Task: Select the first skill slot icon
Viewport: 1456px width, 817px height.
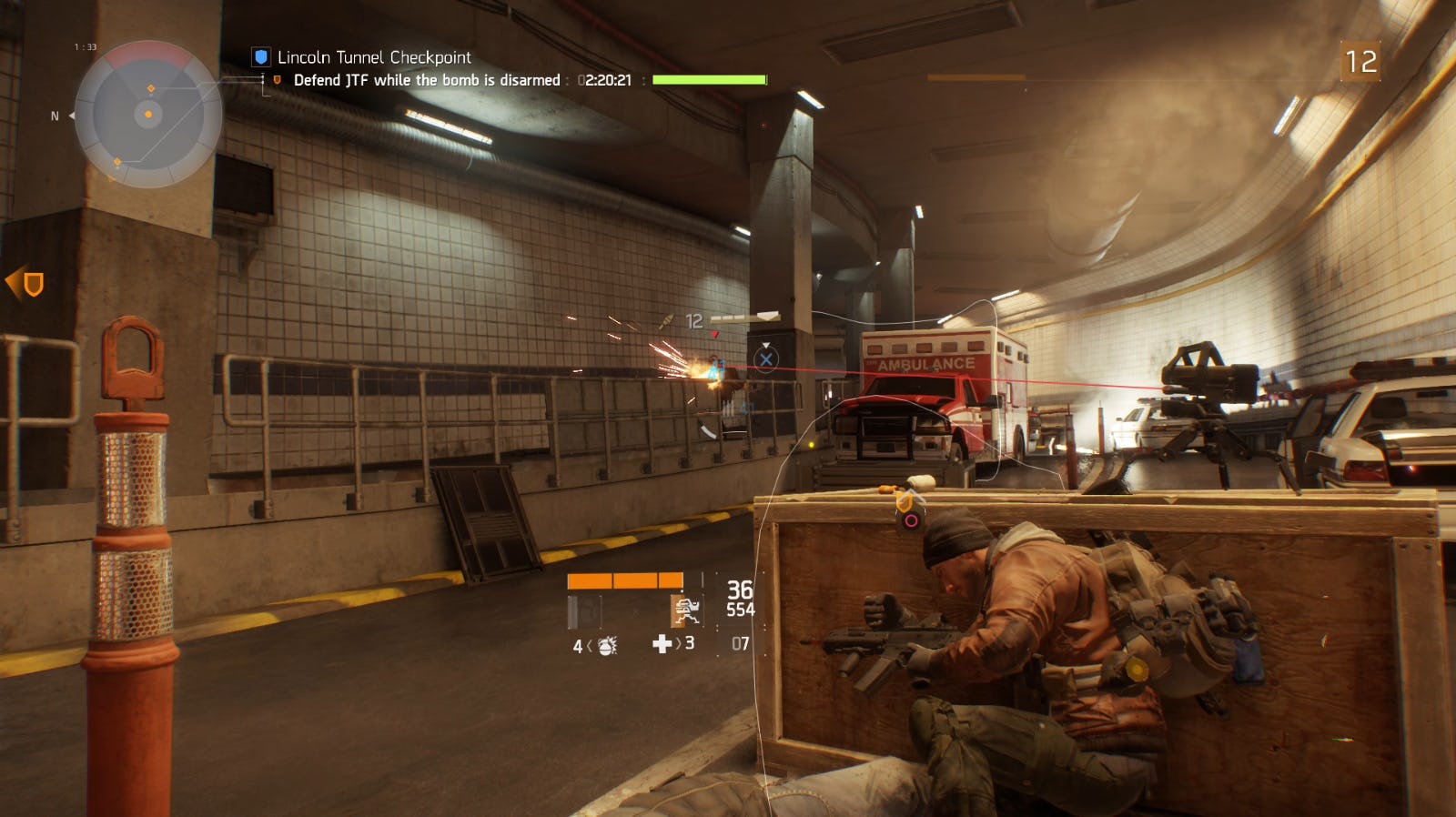Action: point(584,611)
